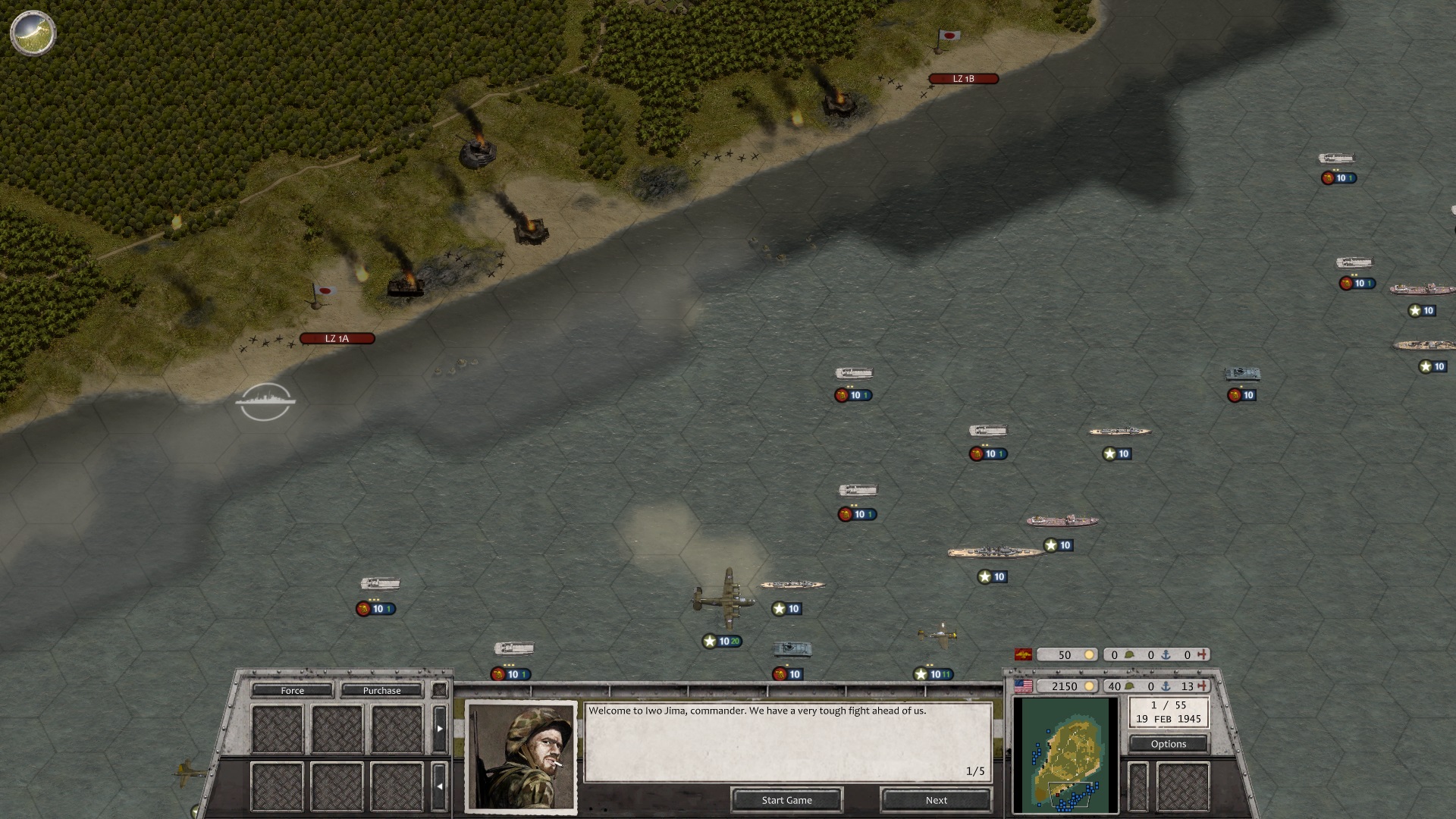Click the right arrow beside the unit slots
The height and width of the screenshot is (819, 1456).
click(x=440, y=729)
